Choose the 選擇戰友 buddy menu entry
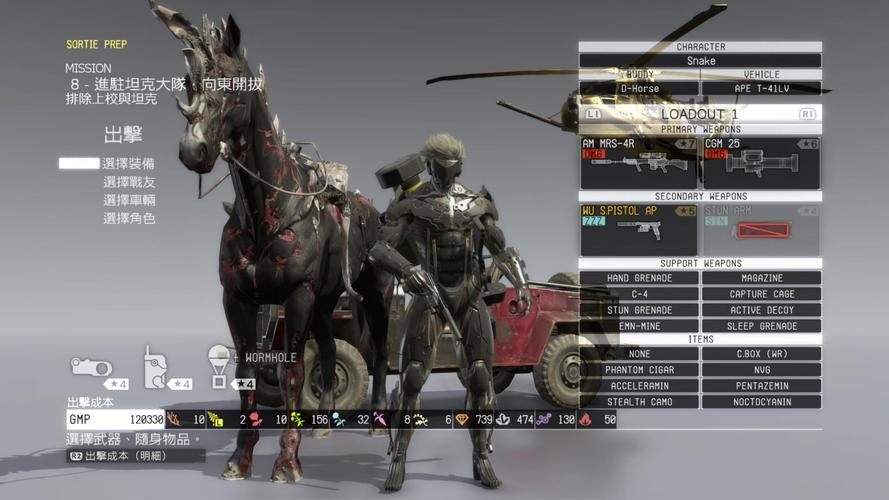The height and width of the screenshot is (500, 889). (x=129, y=182)
